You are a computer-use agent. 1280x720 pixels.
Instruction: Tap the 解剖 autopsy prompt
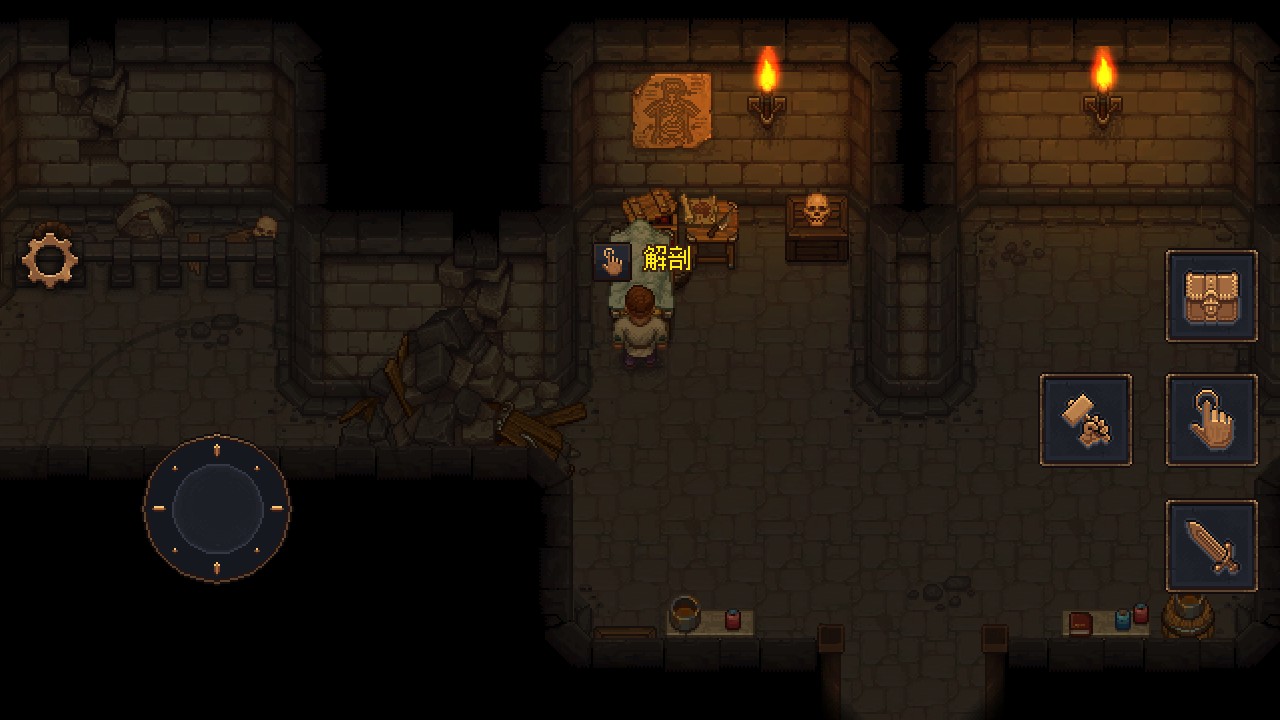(x=643, y=261)
